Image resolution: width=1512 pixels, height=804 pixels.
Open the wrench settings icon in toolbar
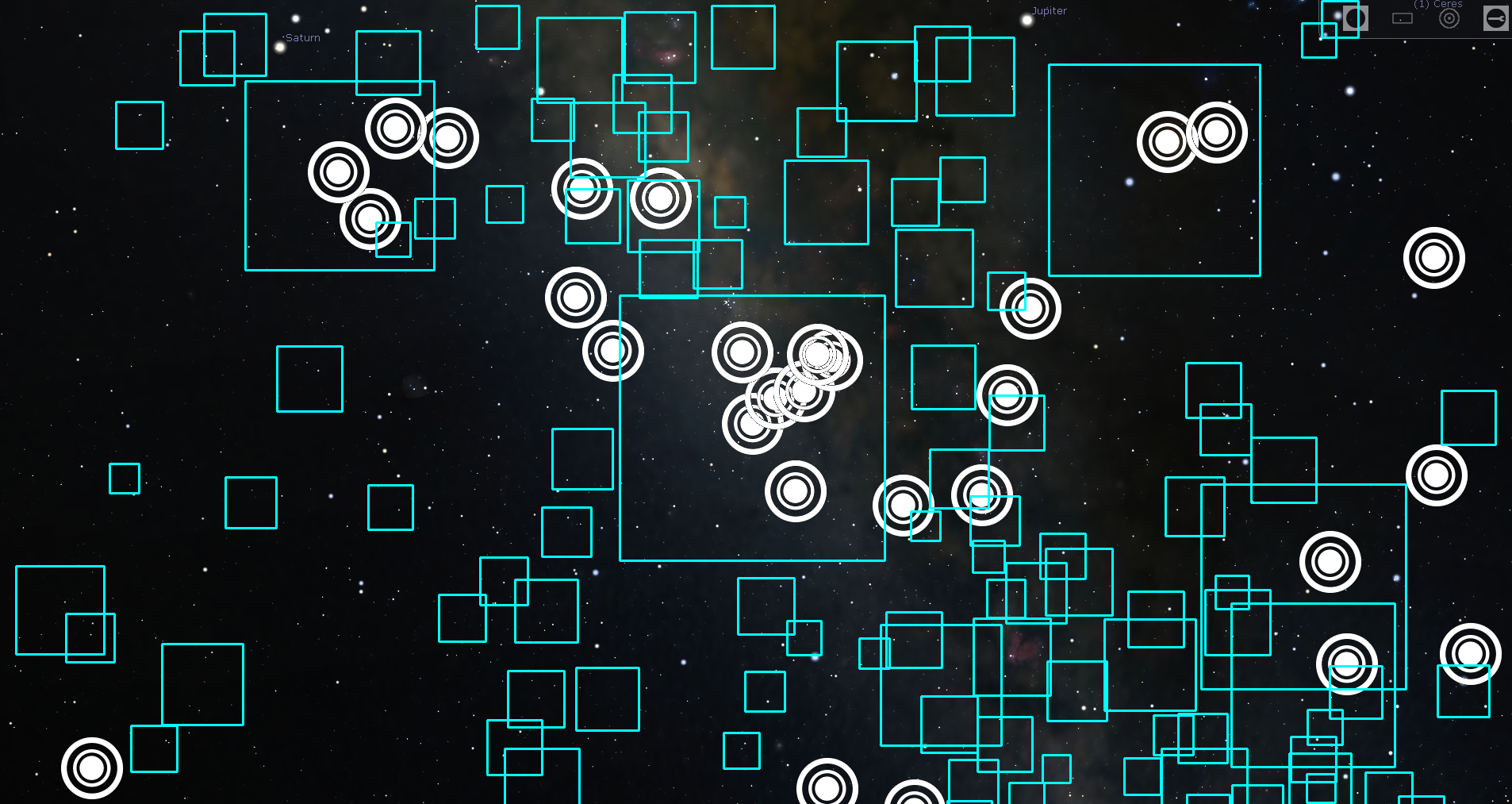[x=1495, y=18]
